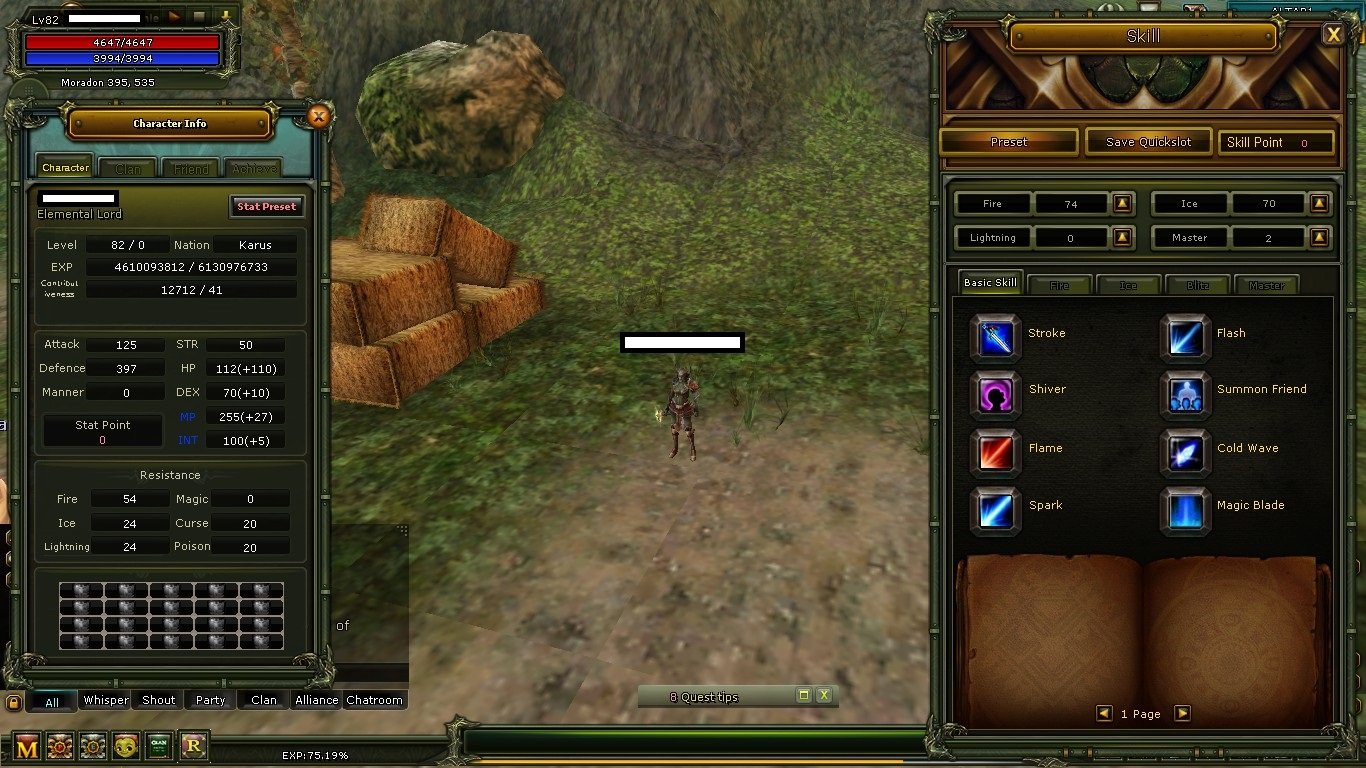Click the Spark skill icon
Viewport: 1366px width, 768px height.
tap(994, 507)
